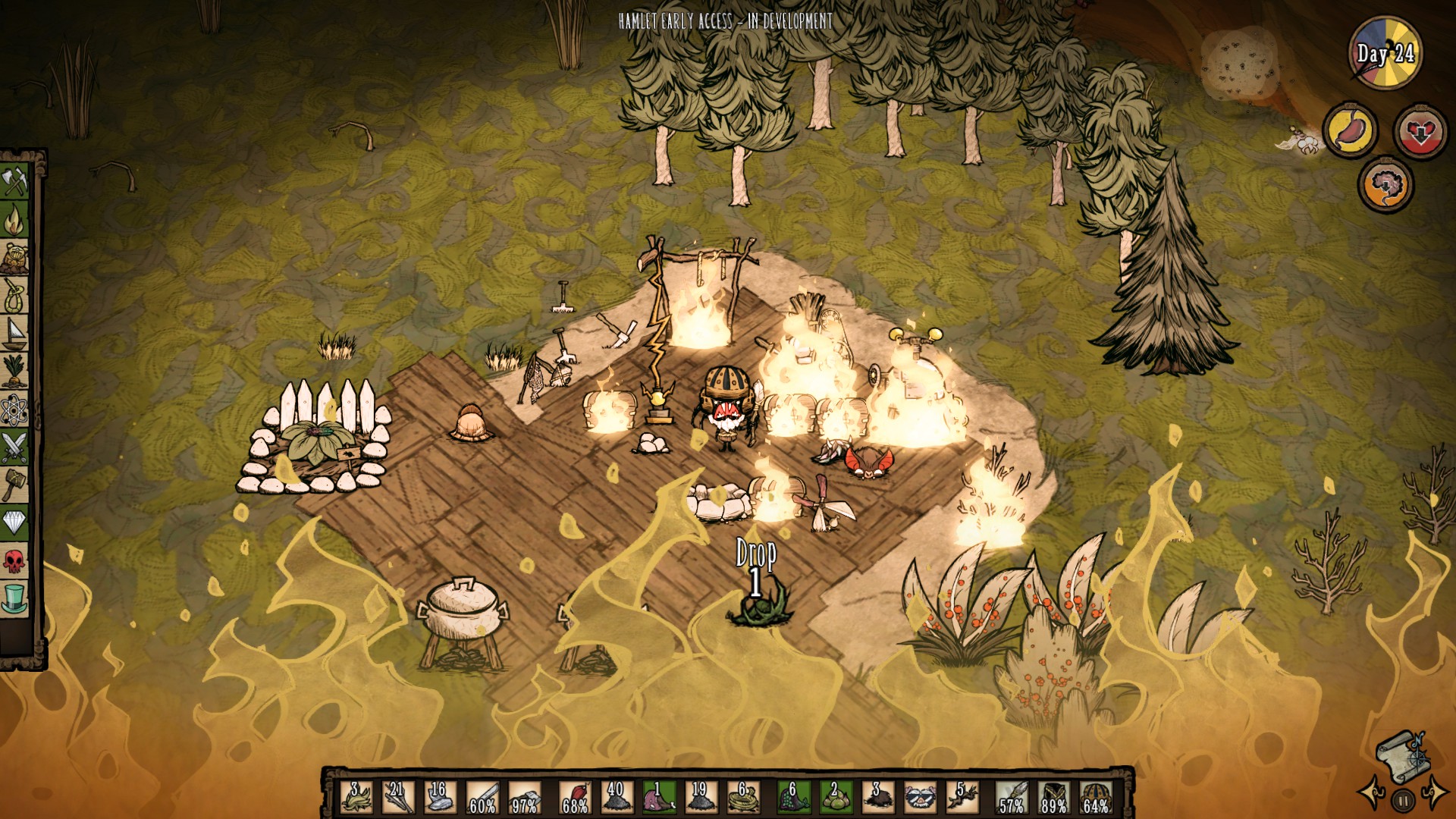Screen dimensions: 1456x819
Task: Rotate camera left with arrow button
Action: pos(1371,794)
